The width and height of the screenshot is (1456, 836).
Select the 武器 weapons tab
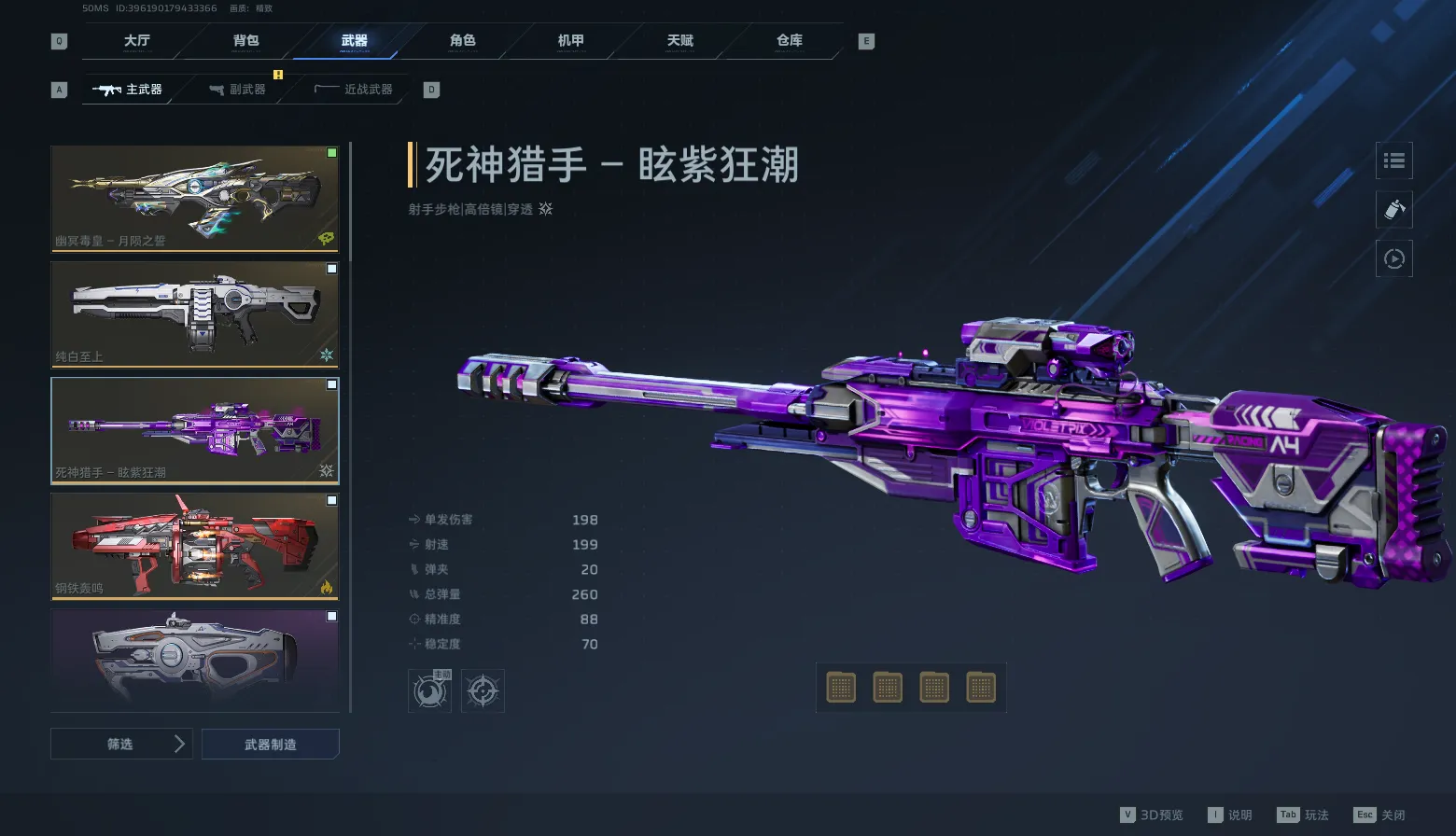pos(354,40)
